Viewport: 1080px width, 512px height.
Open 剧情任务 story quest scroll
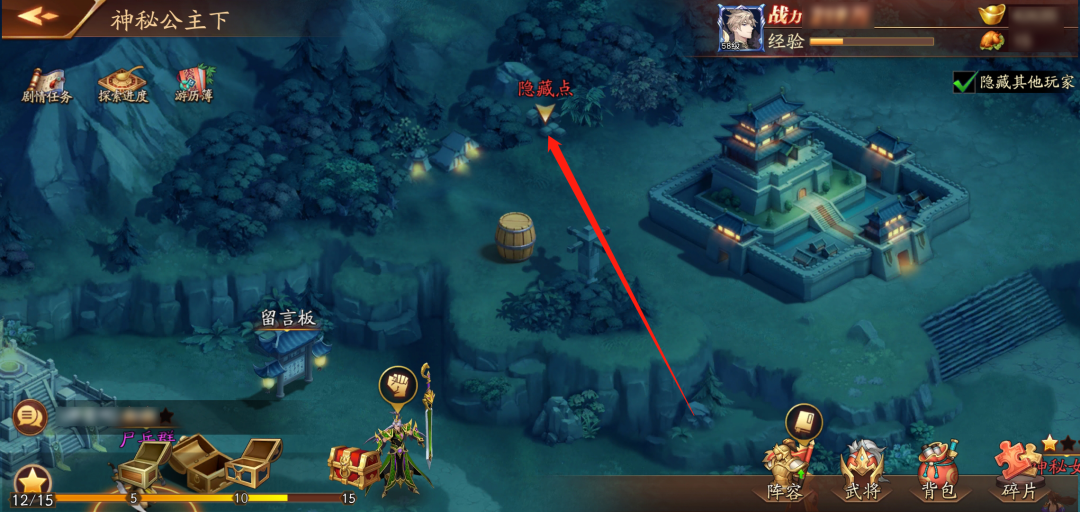tap(46, 84)
